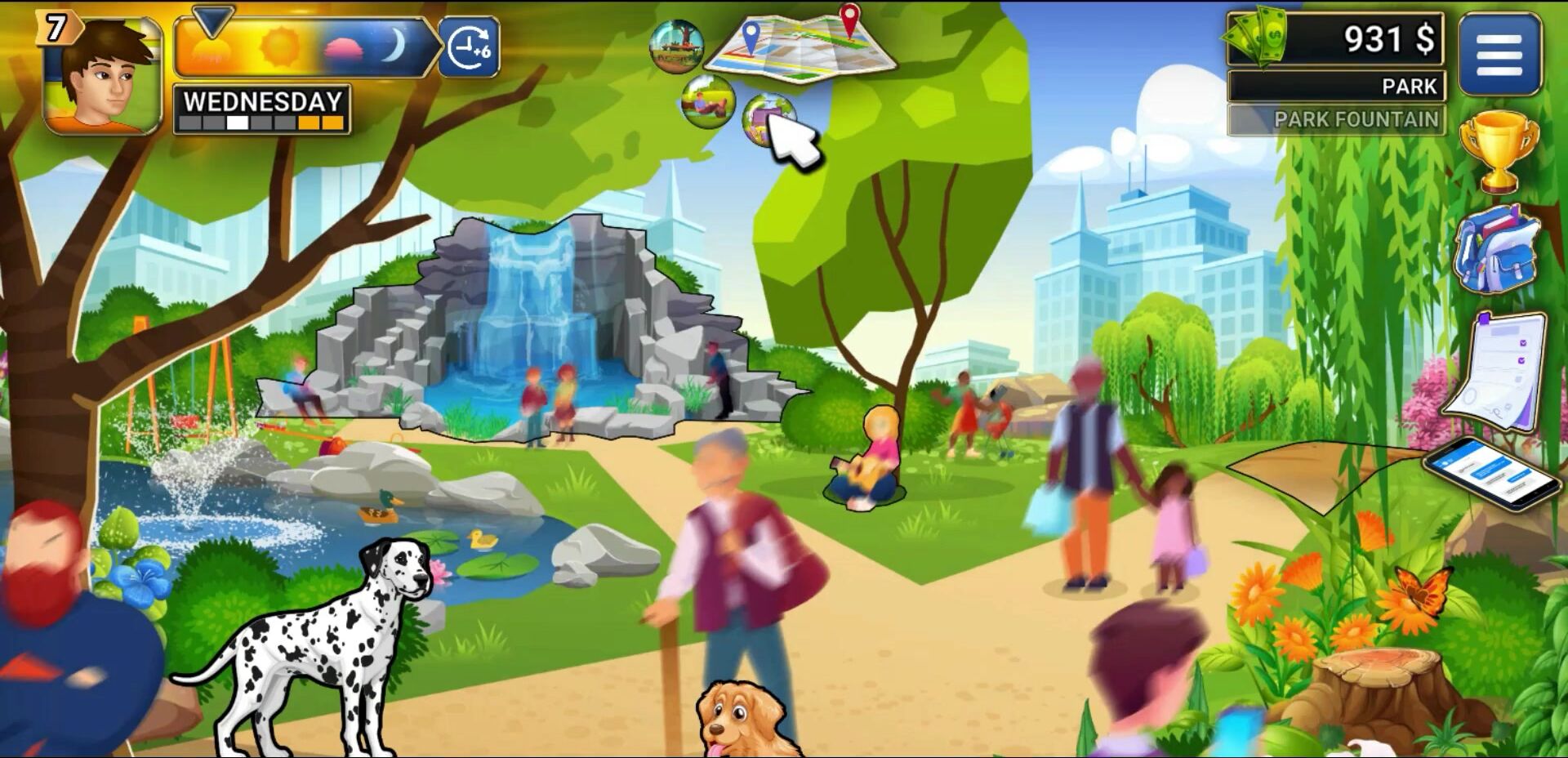Open the hamburger main menu
1568x758 pixels.
tap(1499, 55)
